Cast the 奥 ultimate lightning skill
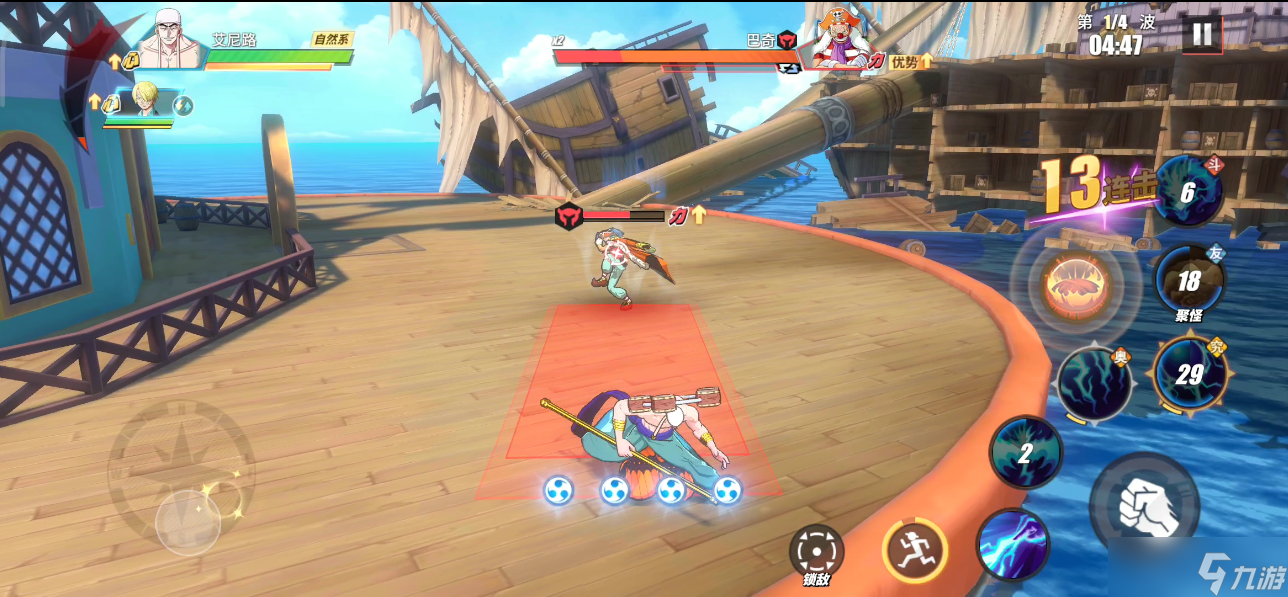Image resolution: width=1288 pixels, height=597 pixels. pyautogui.click(x=1094, y=383)
